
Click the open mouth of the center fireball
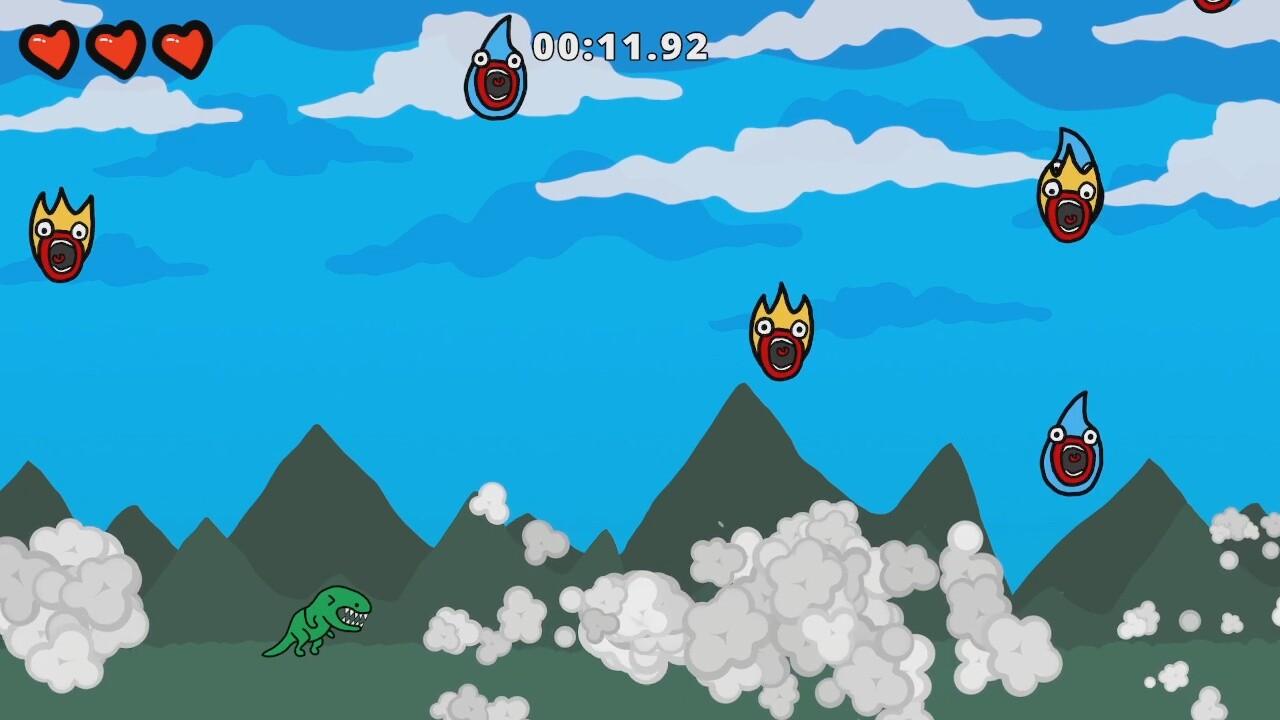click(x=780, y=350)
